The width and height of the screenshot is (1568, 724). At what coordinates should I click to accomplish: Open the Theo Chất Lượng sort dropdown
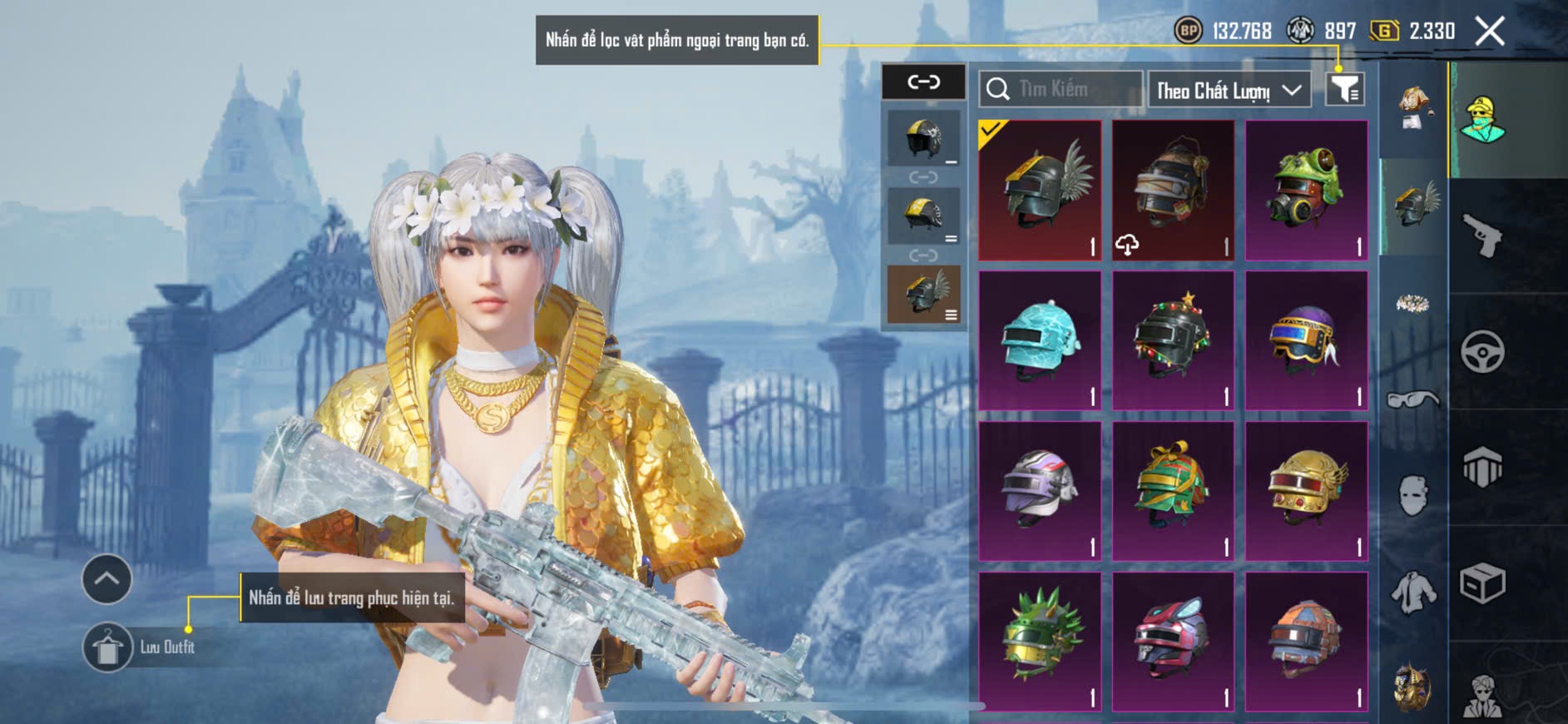(x=1229, y=90)
